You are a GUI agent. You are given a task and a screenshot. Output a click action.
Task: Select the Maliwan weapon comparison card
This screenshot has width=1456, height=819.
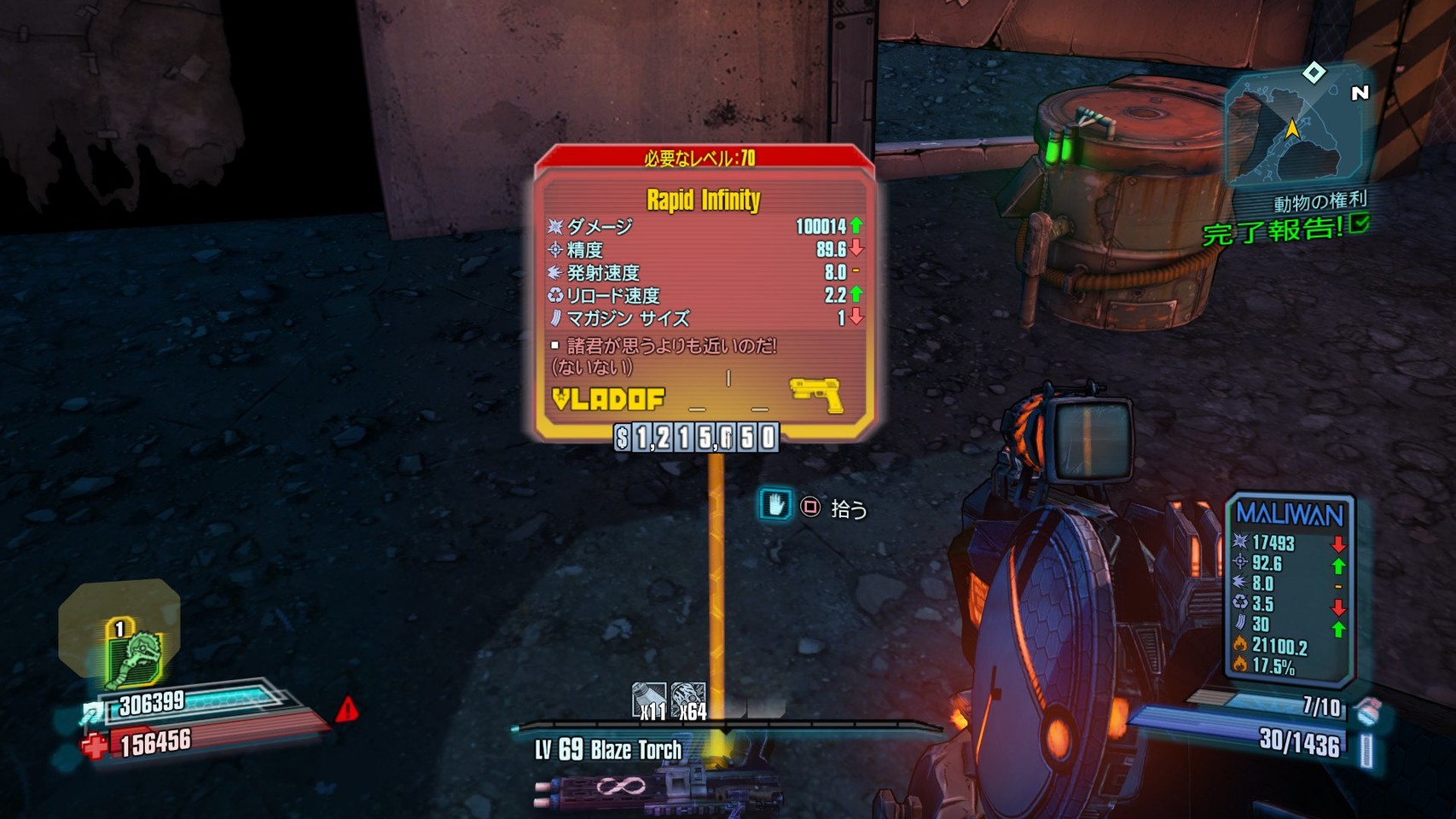tap(1290, 590)
